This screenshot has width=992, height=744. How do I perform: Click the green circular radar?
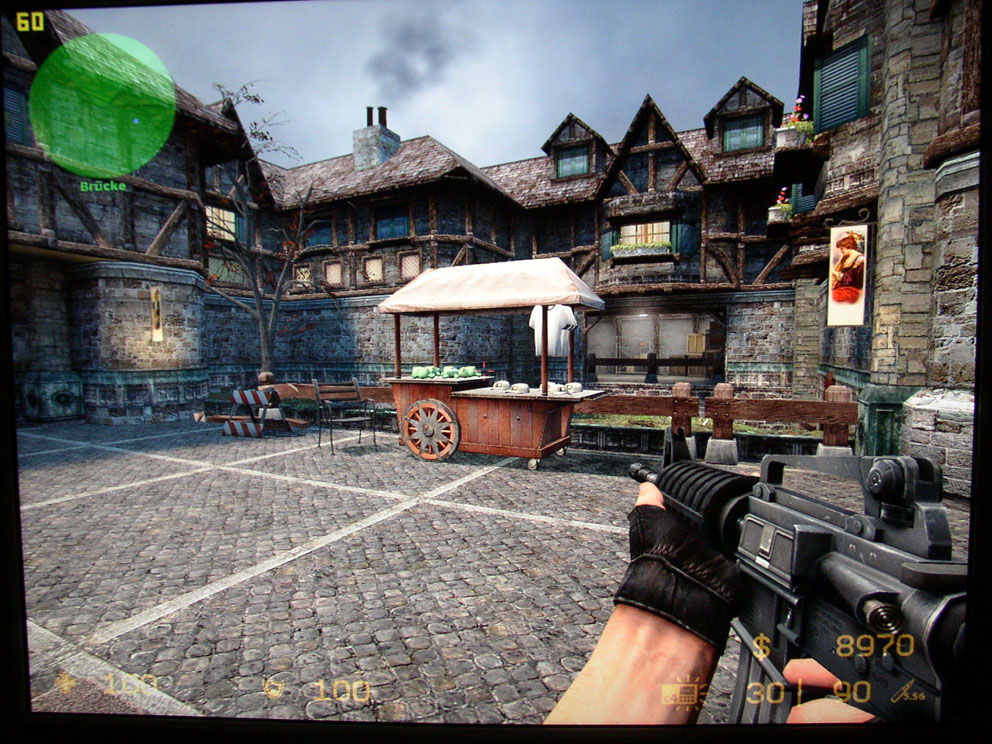102,105
